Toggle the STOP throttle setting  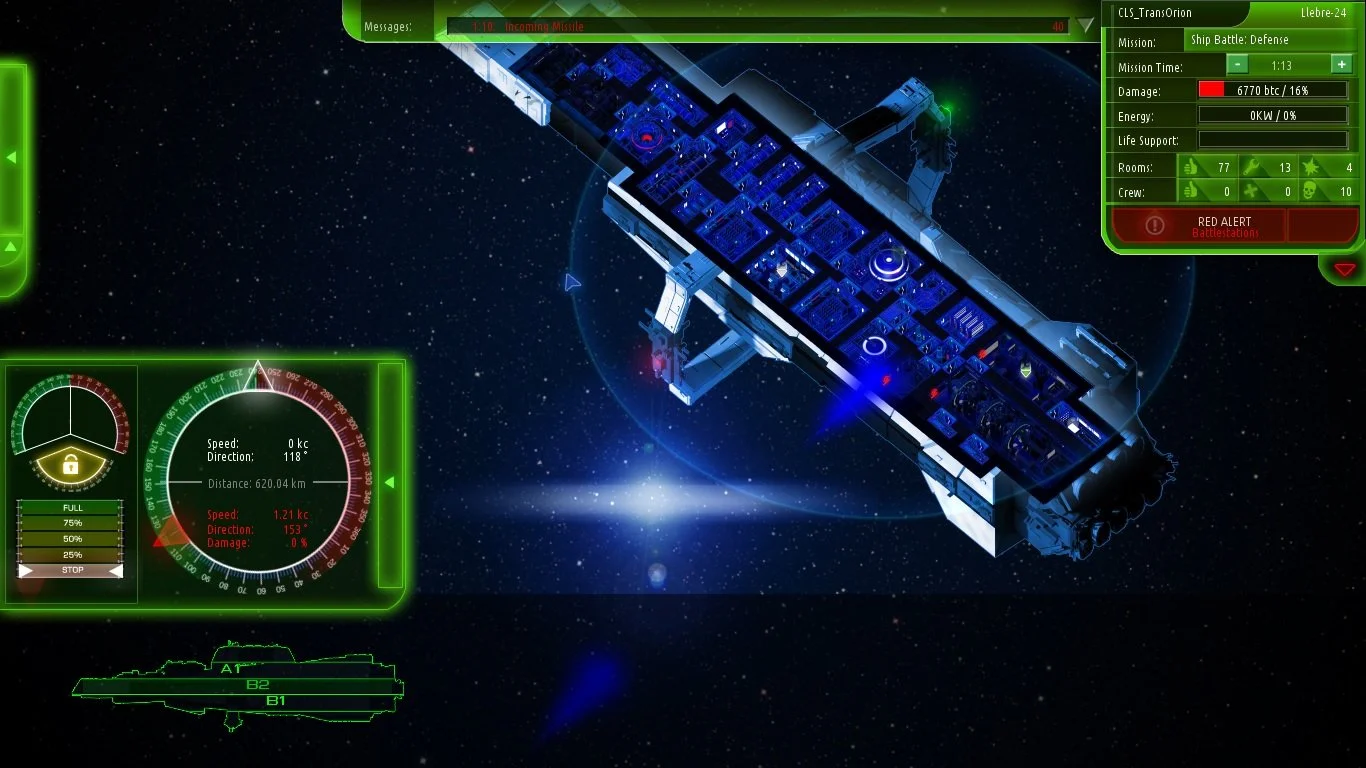pos(70,569)
